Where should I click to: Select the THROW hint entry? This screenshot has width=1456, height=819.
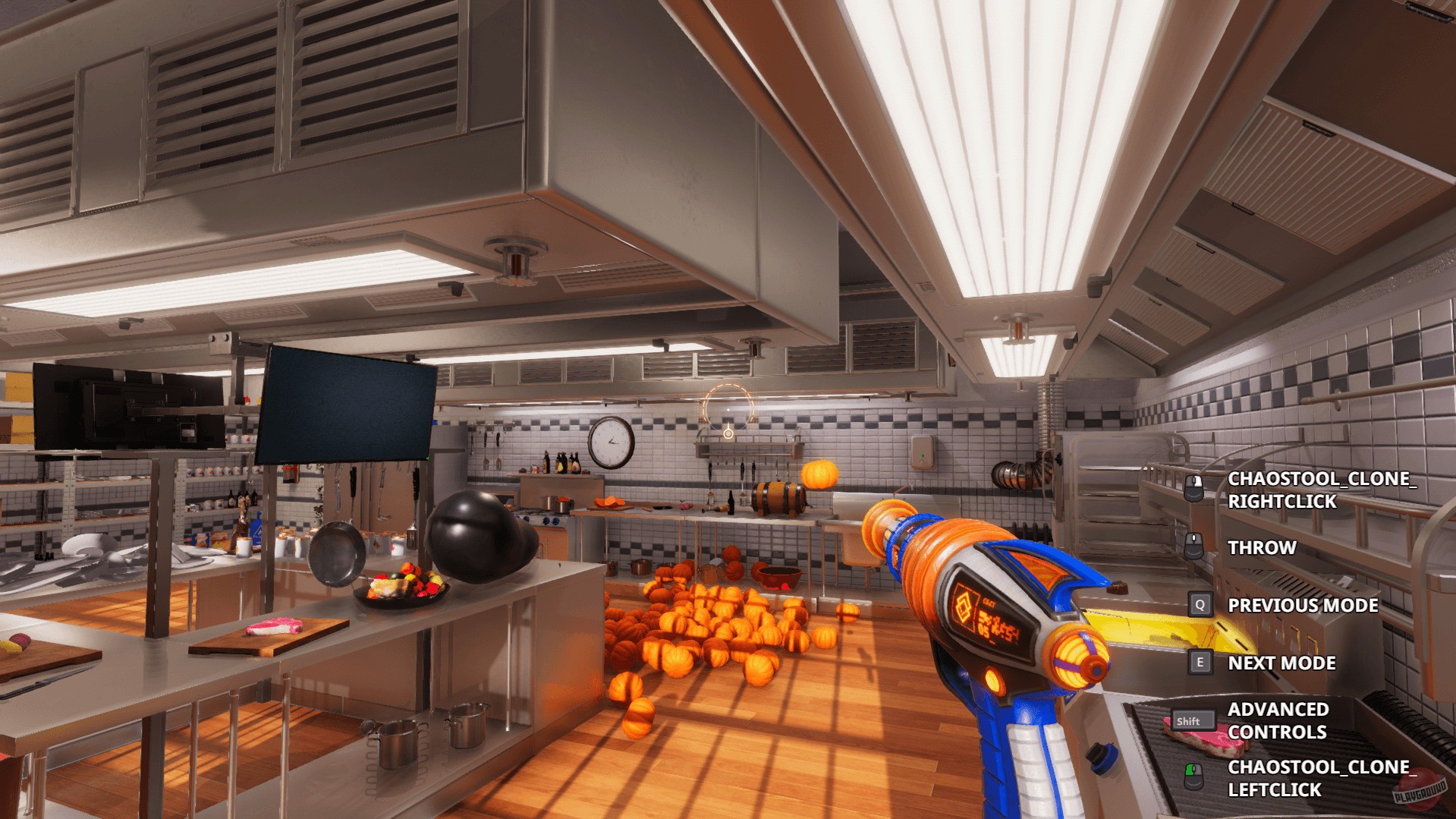(x=1261, y=547)
